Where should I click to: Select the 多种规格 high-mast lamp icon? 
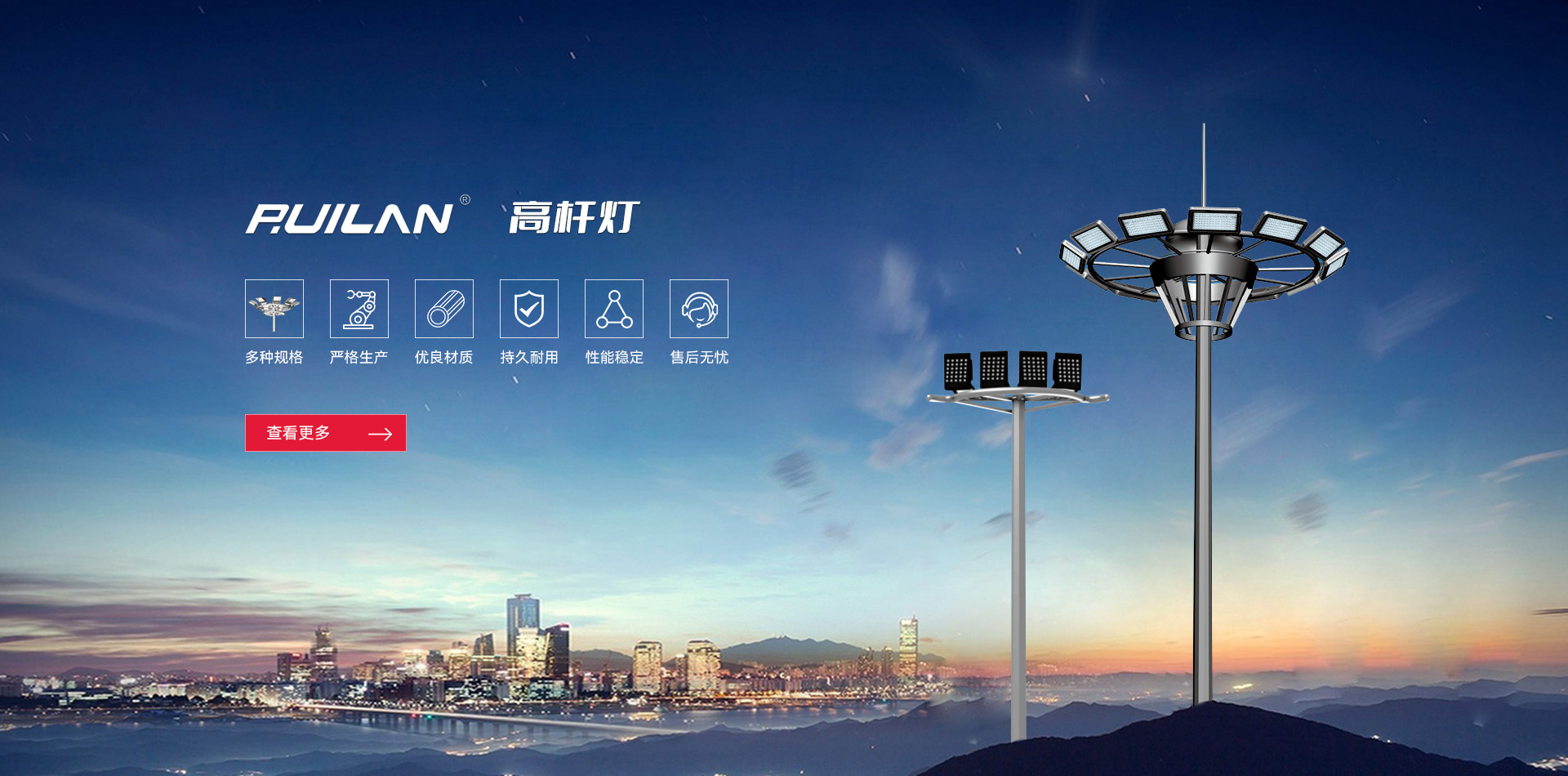274,309
